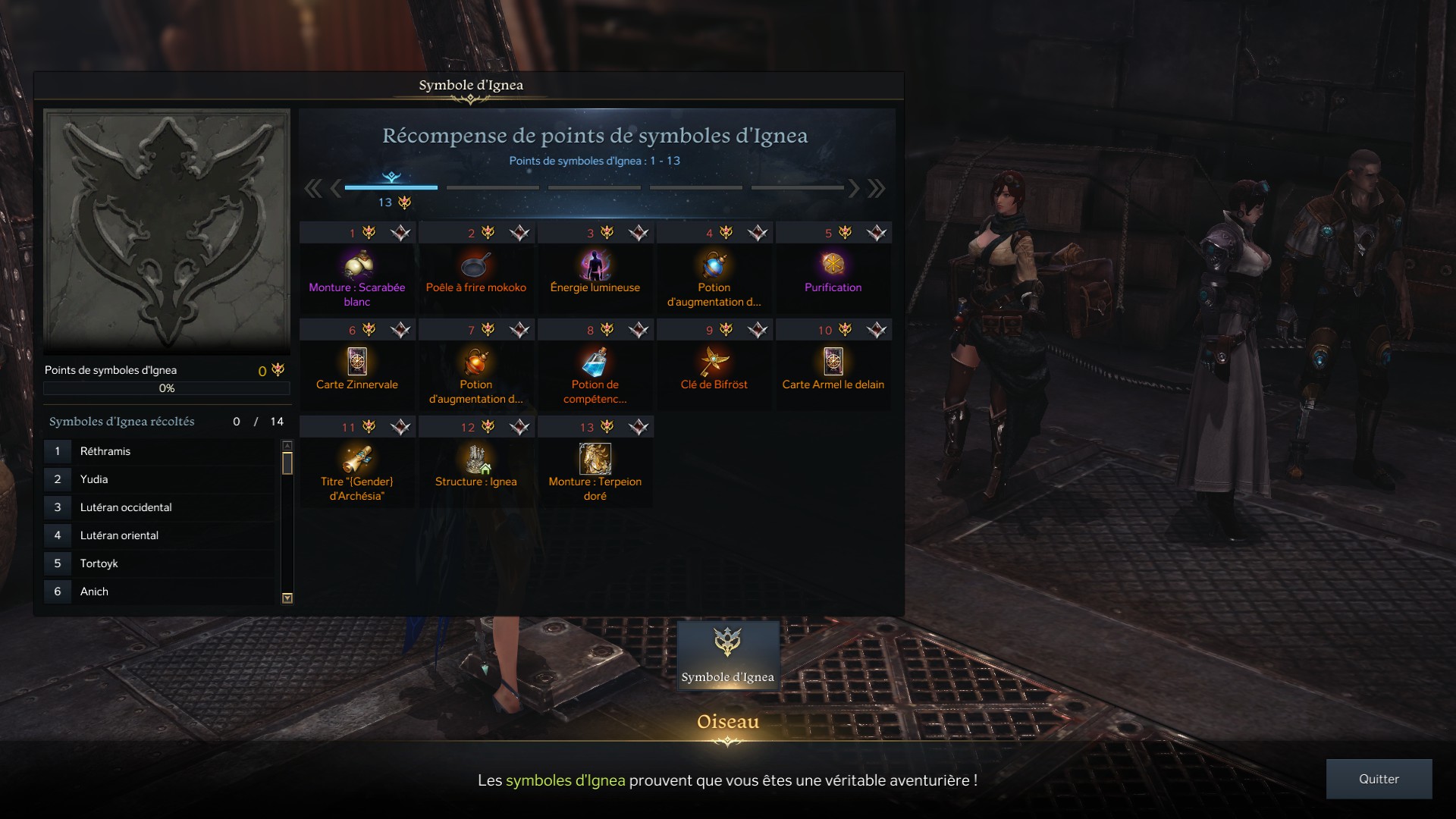Choose the Yudia list row
1456x819 pixels.
(159, 479)
